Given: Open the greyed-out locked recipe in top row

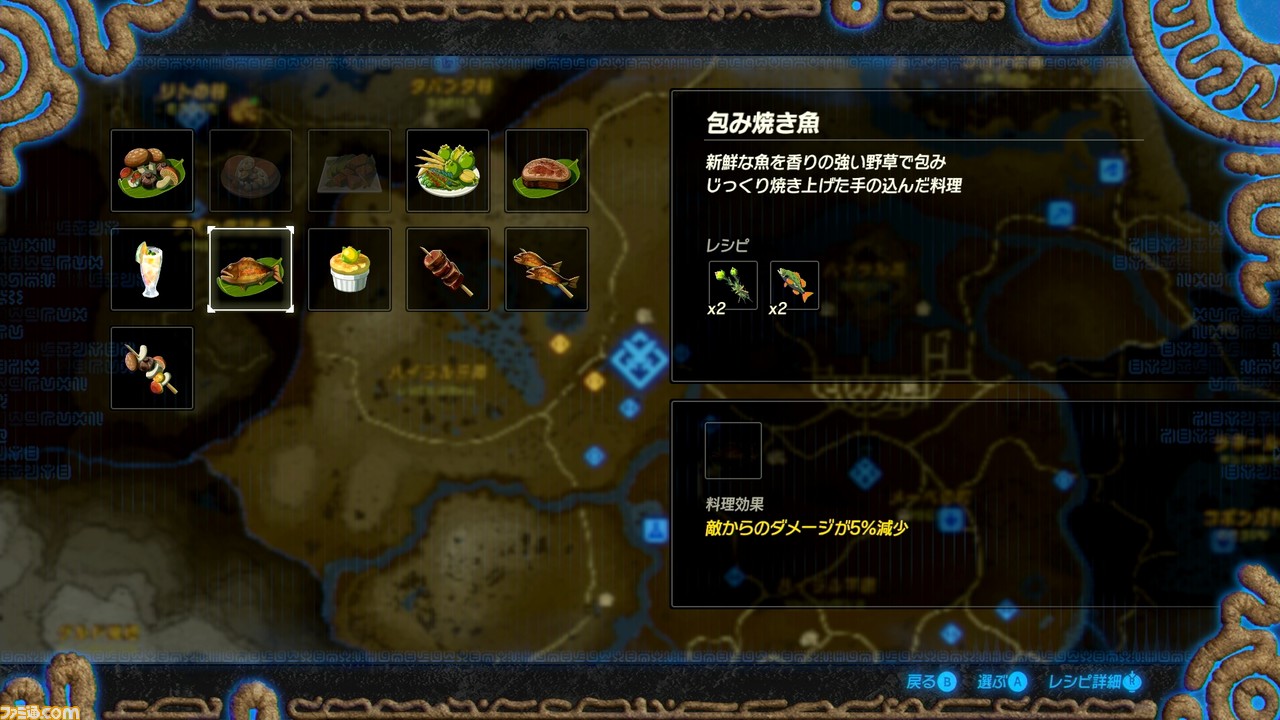Looking at the screenshot, I should pyautogui.click(x=250, y=170).
